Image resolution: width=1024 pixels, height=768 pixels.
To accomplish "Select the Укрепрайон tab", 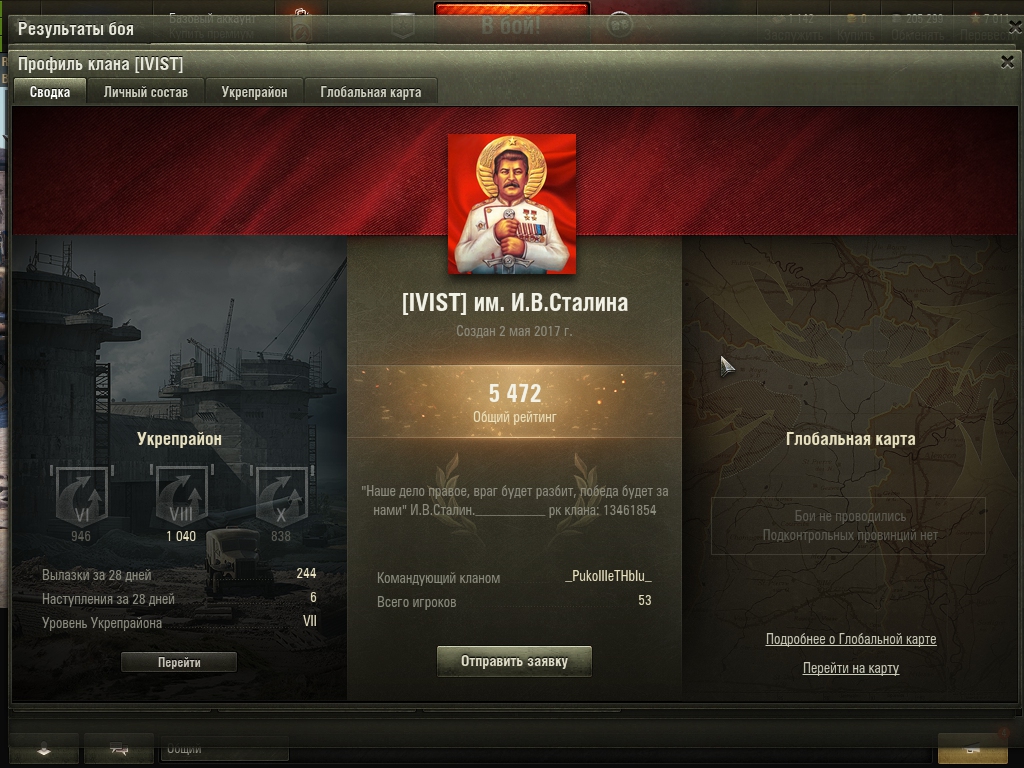I will click(254, 92).
